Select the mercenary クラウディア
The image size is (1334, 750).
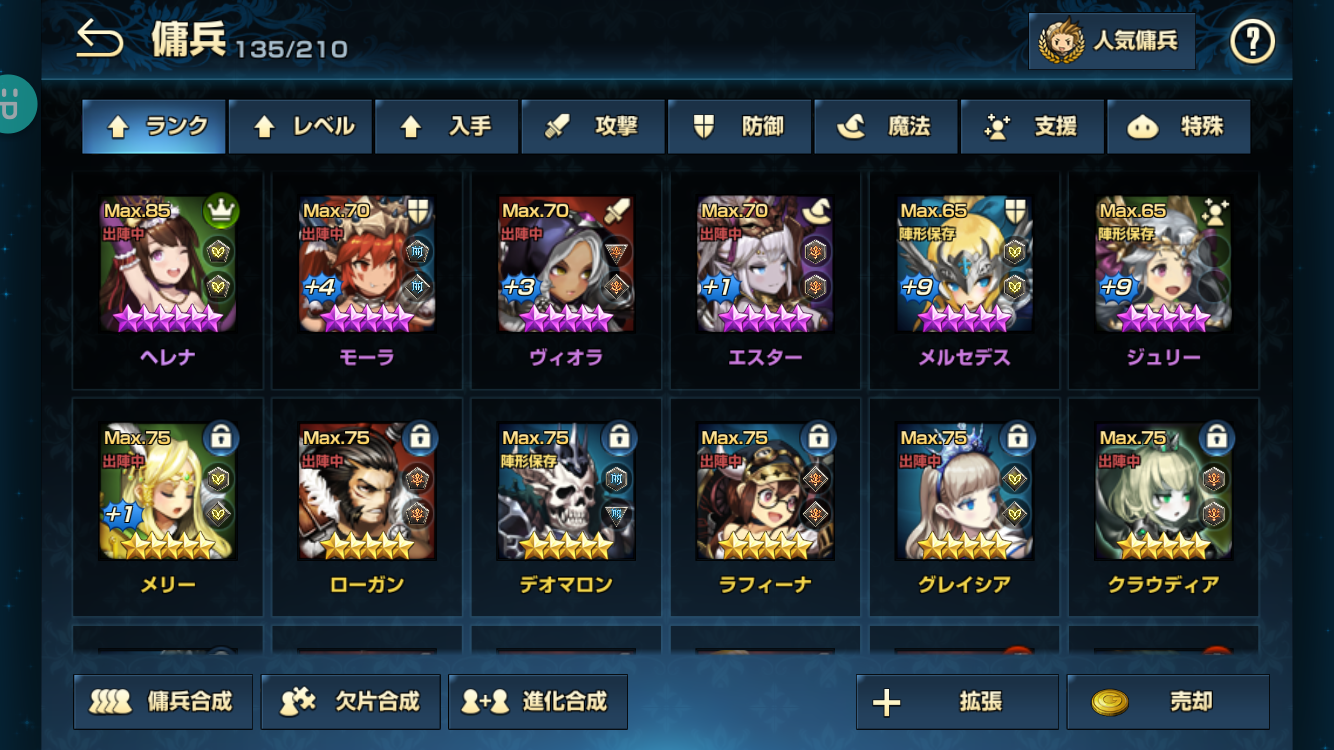click(x=1163, y=492)
